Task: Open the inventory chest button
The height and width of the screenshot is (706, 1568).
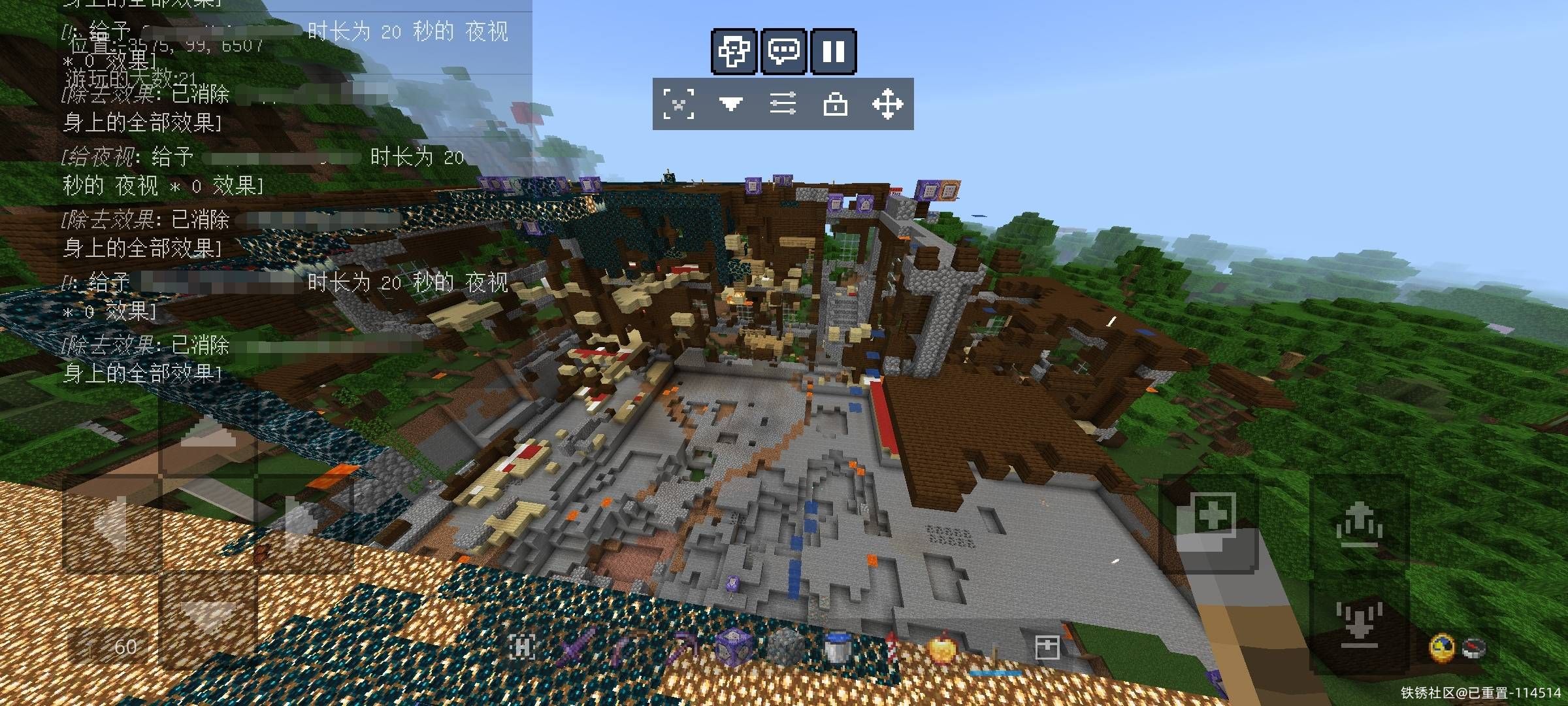Action: pos(1047,647)
